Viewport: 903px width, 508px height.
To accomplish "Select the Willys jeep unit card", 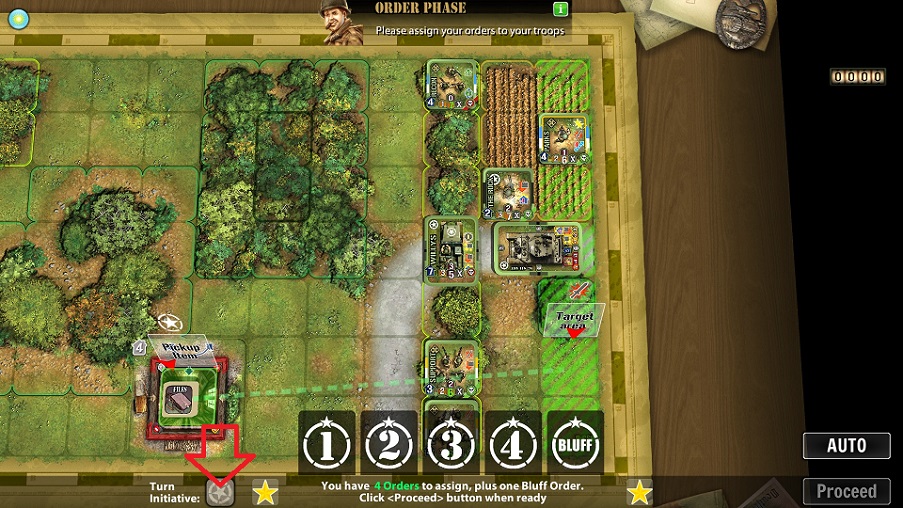I will point(450,246).
